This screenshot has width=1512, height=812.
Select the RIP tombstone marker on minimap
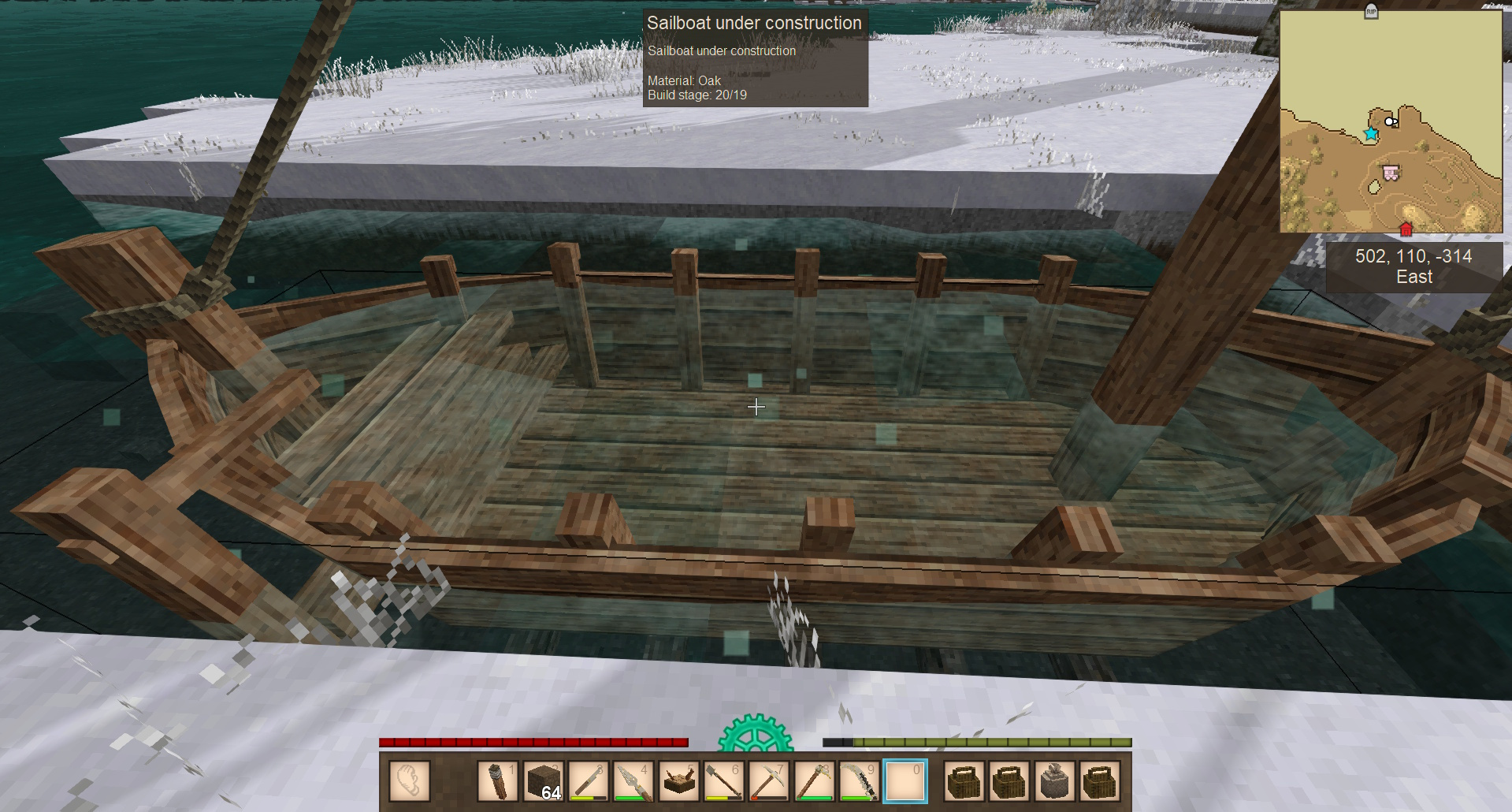click(1371, 11)
